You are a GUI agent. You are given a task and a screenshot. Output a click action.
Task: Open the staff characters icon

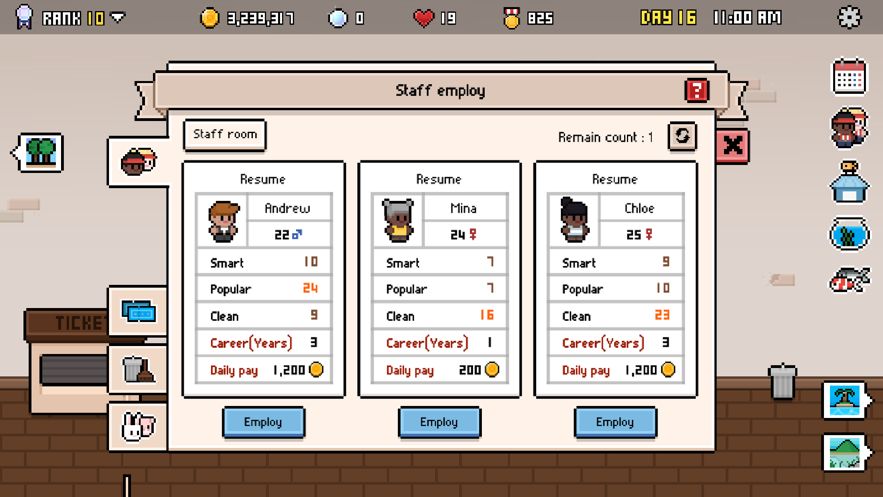click(x=848, y=128)
